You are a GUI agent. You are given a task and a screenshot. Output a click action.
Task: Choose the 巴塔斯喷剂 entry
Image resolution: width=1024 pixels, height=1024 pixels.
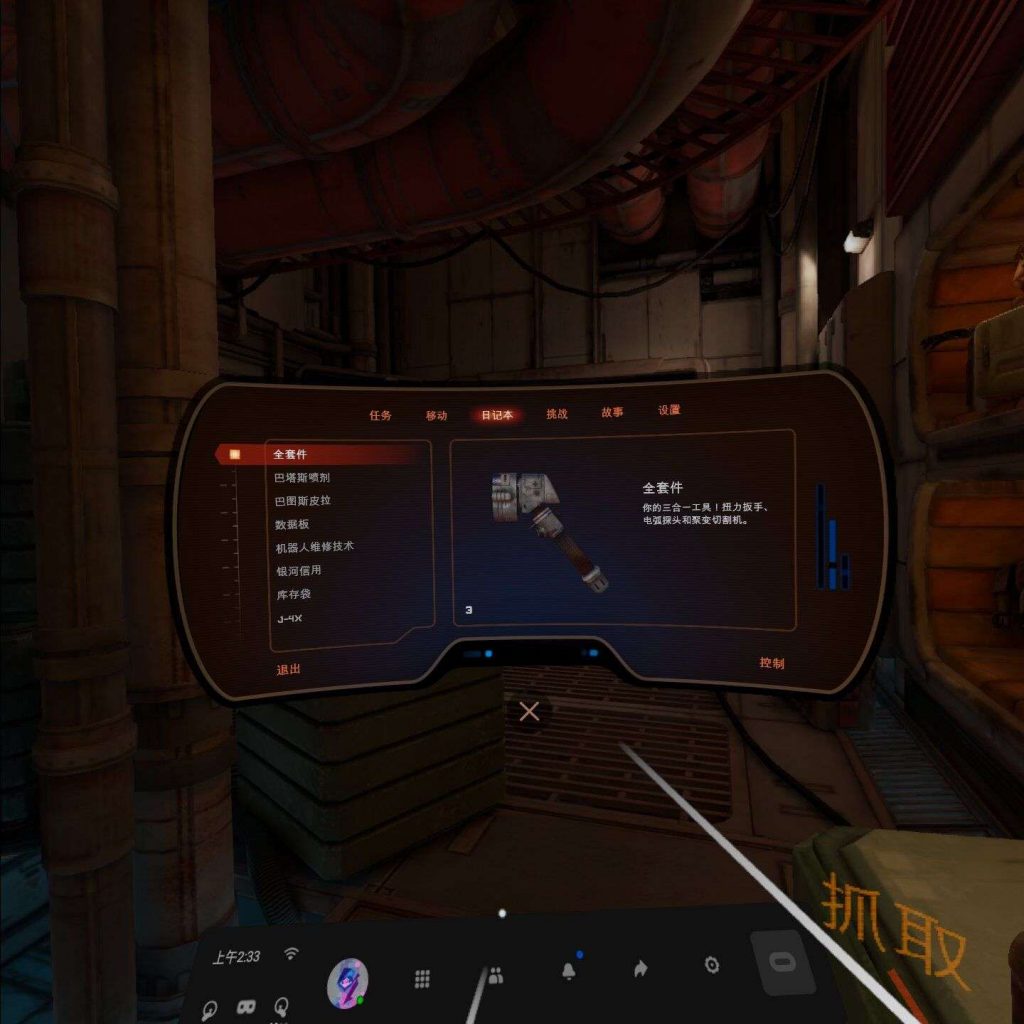tap(302, 478)
